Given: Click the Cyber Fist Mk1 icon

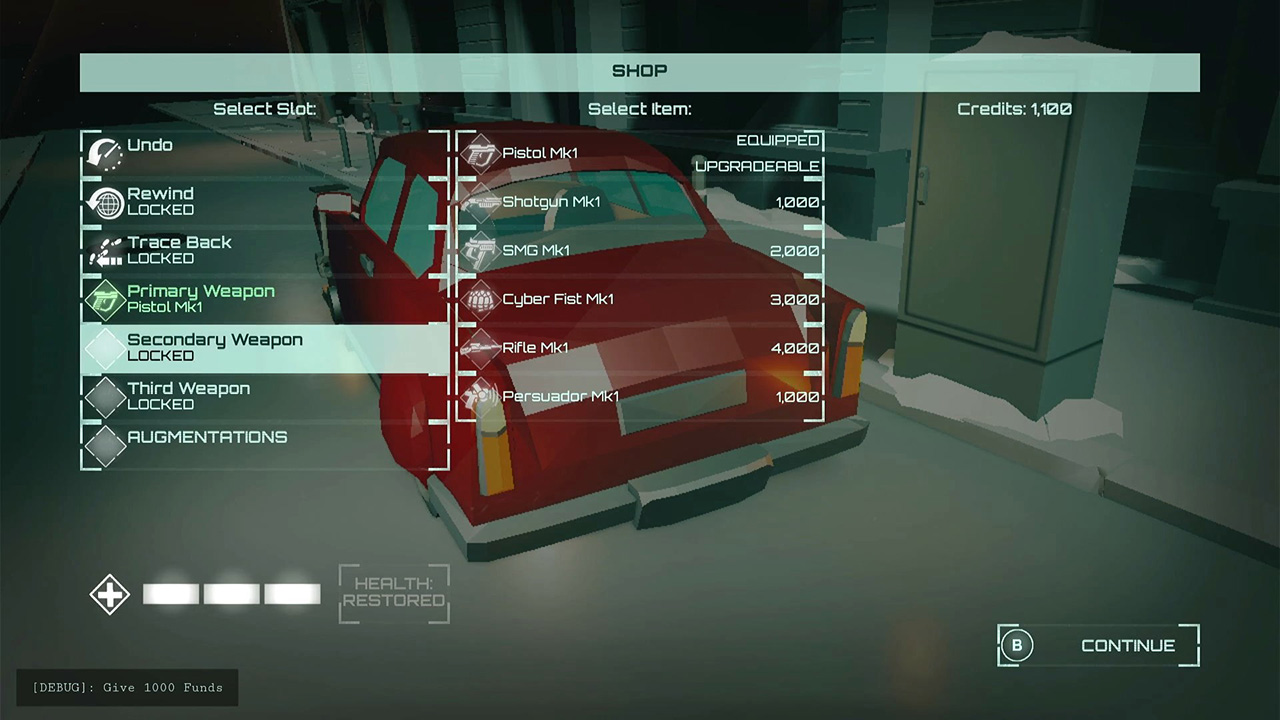Looking at the screenshot, I should coord(479,299).
